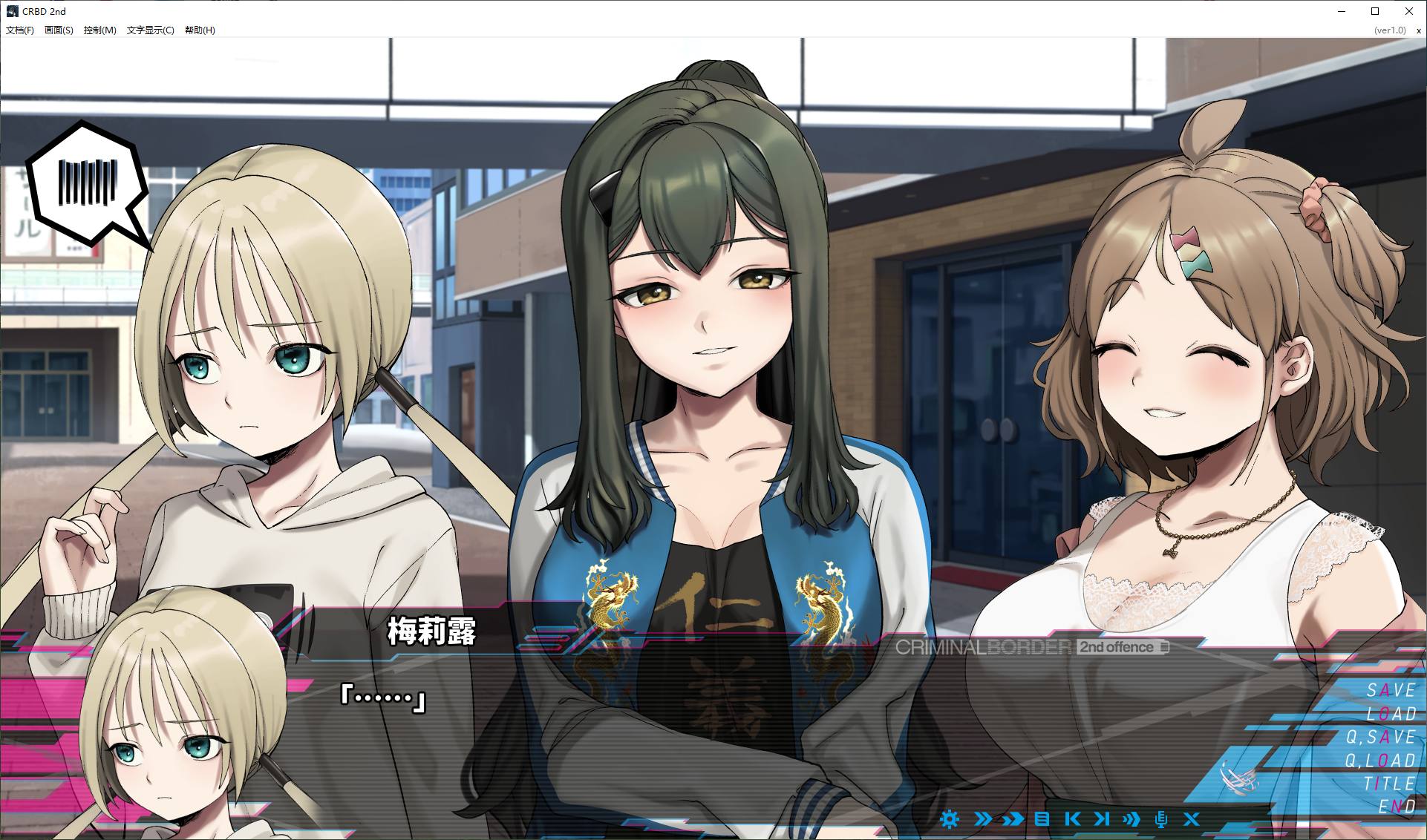Open the 画面(S) menu
Screen dimensions: 1427x840
(59, 30)
